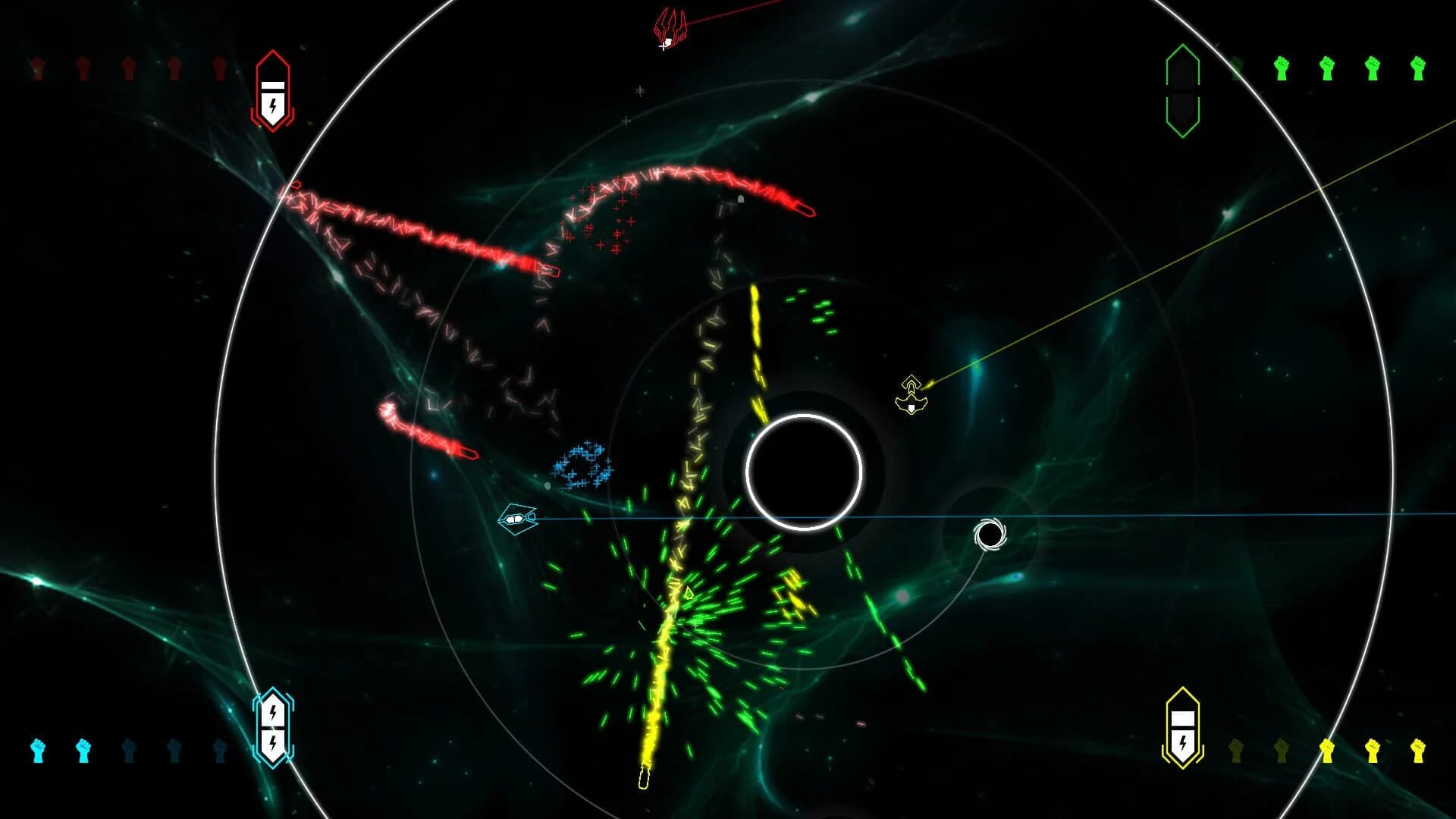Viewport: 1456px width, 819px height.
Task: Click the lightning bolt symbol in the red pod
Action: click(x=272, y=105)
